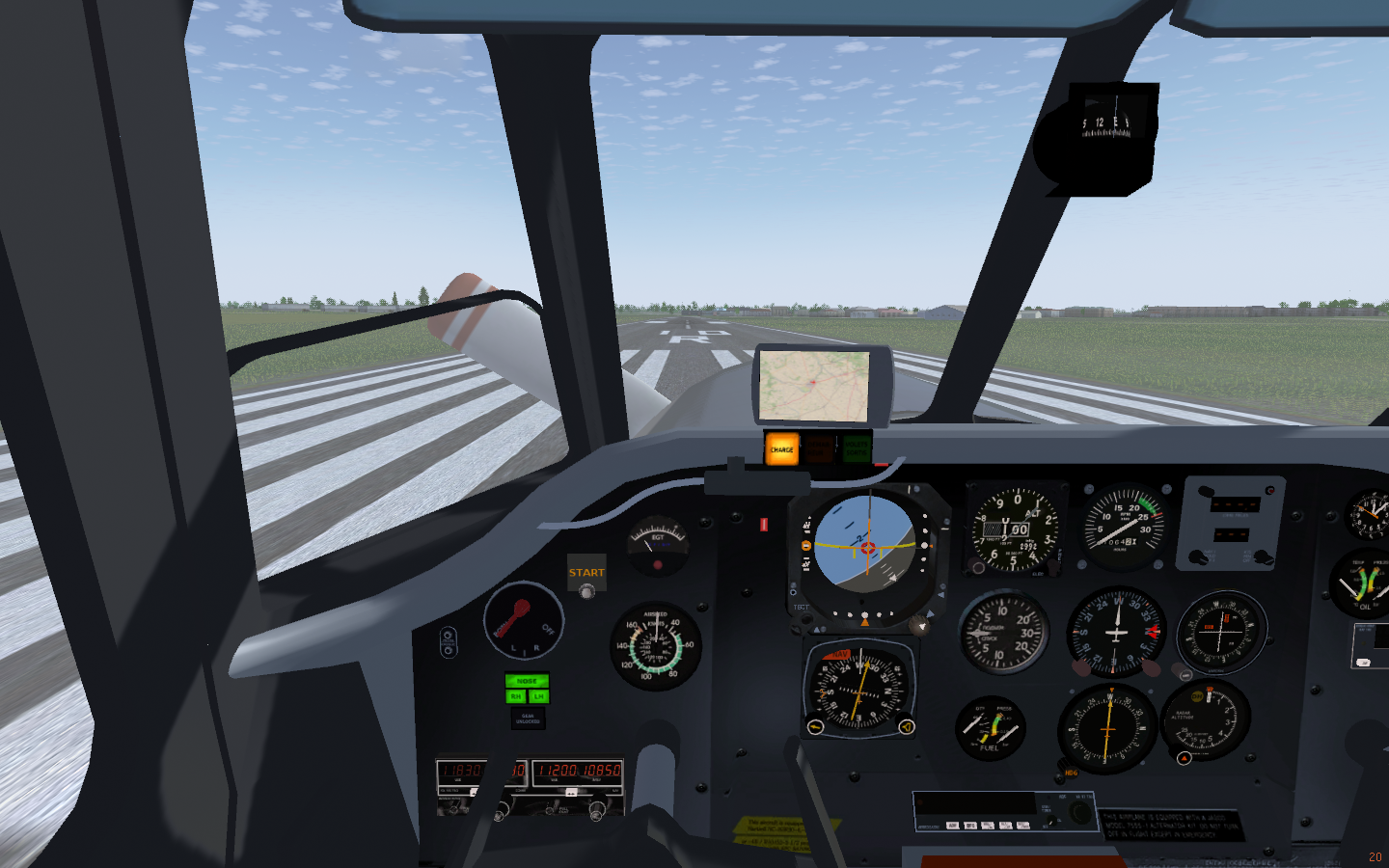The image size is (1389, 868).
Task: Turn the ADF receiver tuning knob
Action: pos(1081,814)
